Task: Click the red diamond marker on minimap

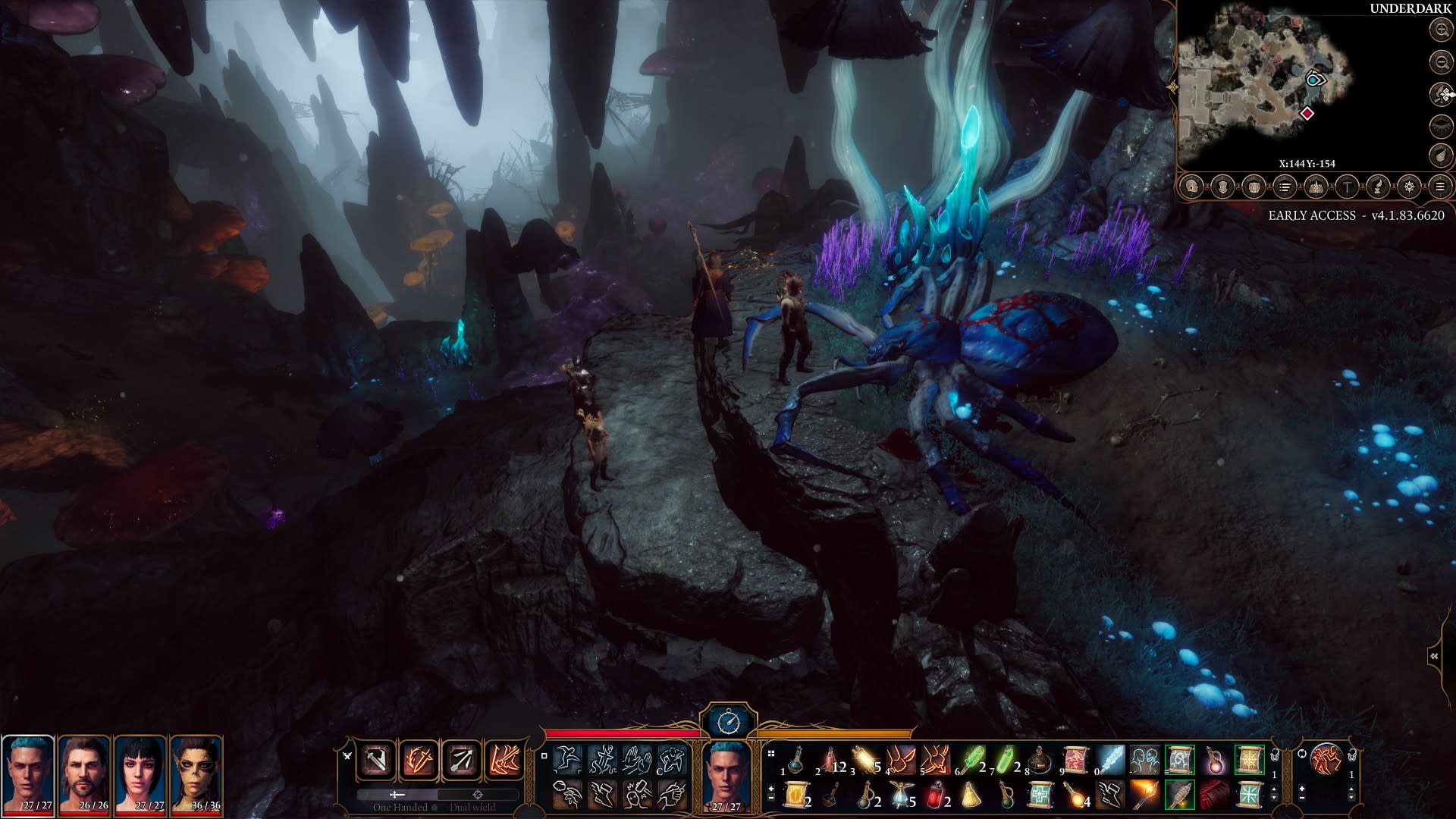Action: (x=1307, y=114)
